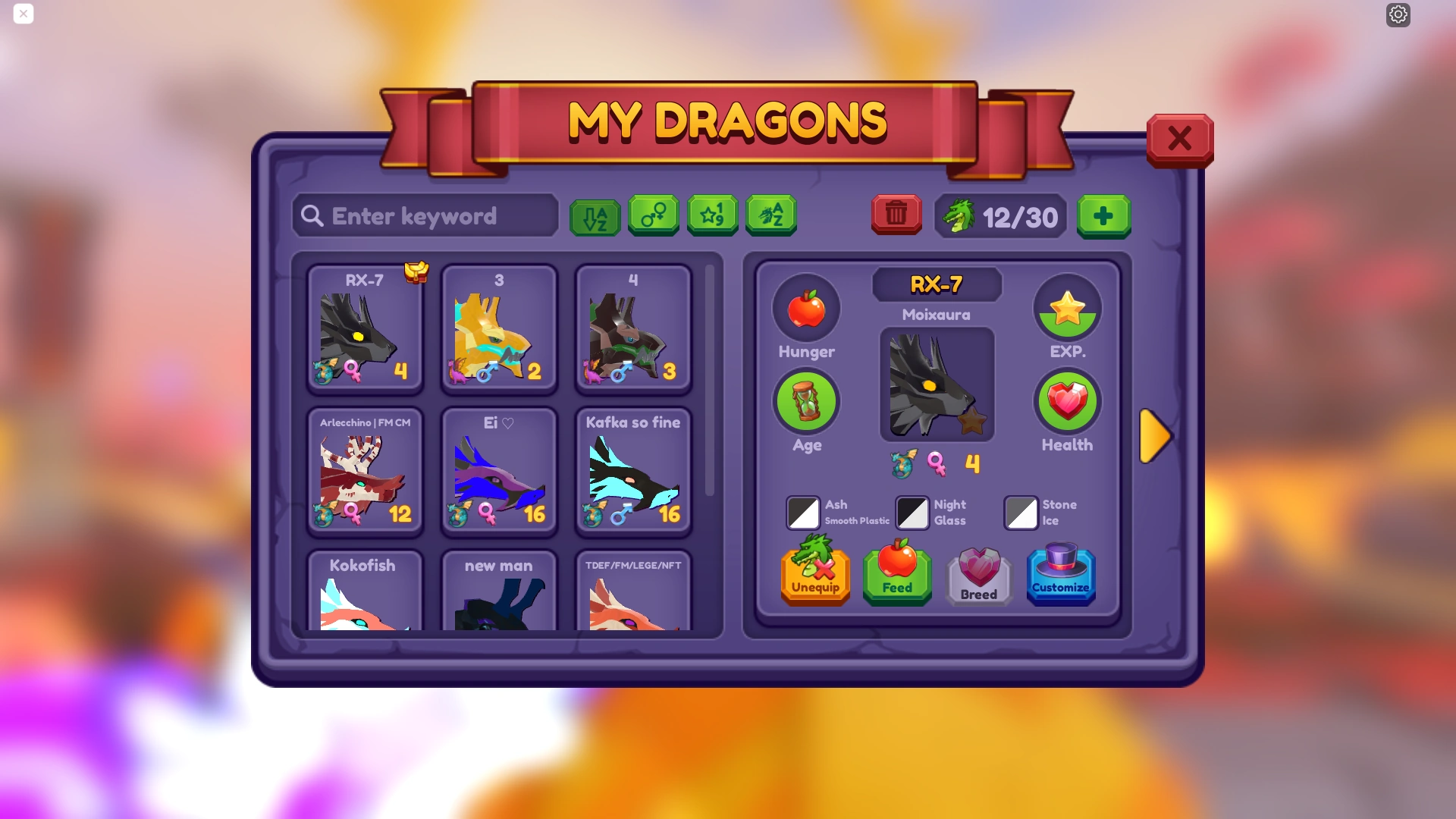Image resolution: width=1456 pixels, height=819 pixels.
Task: Click the Health heart icon
Action: click(1067, 401)
